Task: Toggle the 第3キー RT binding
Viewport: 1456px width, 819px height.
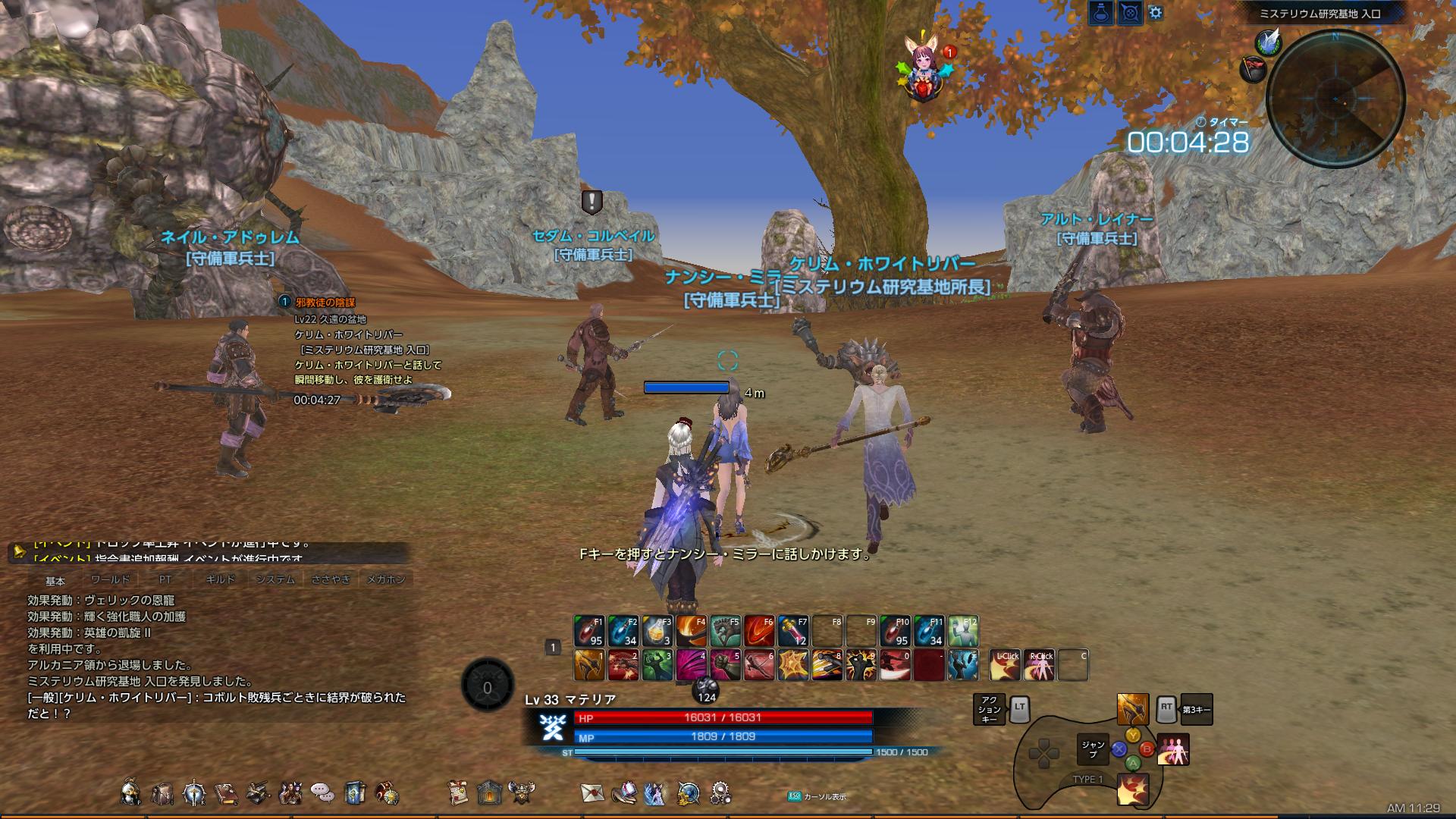Action: point(1197,709)
